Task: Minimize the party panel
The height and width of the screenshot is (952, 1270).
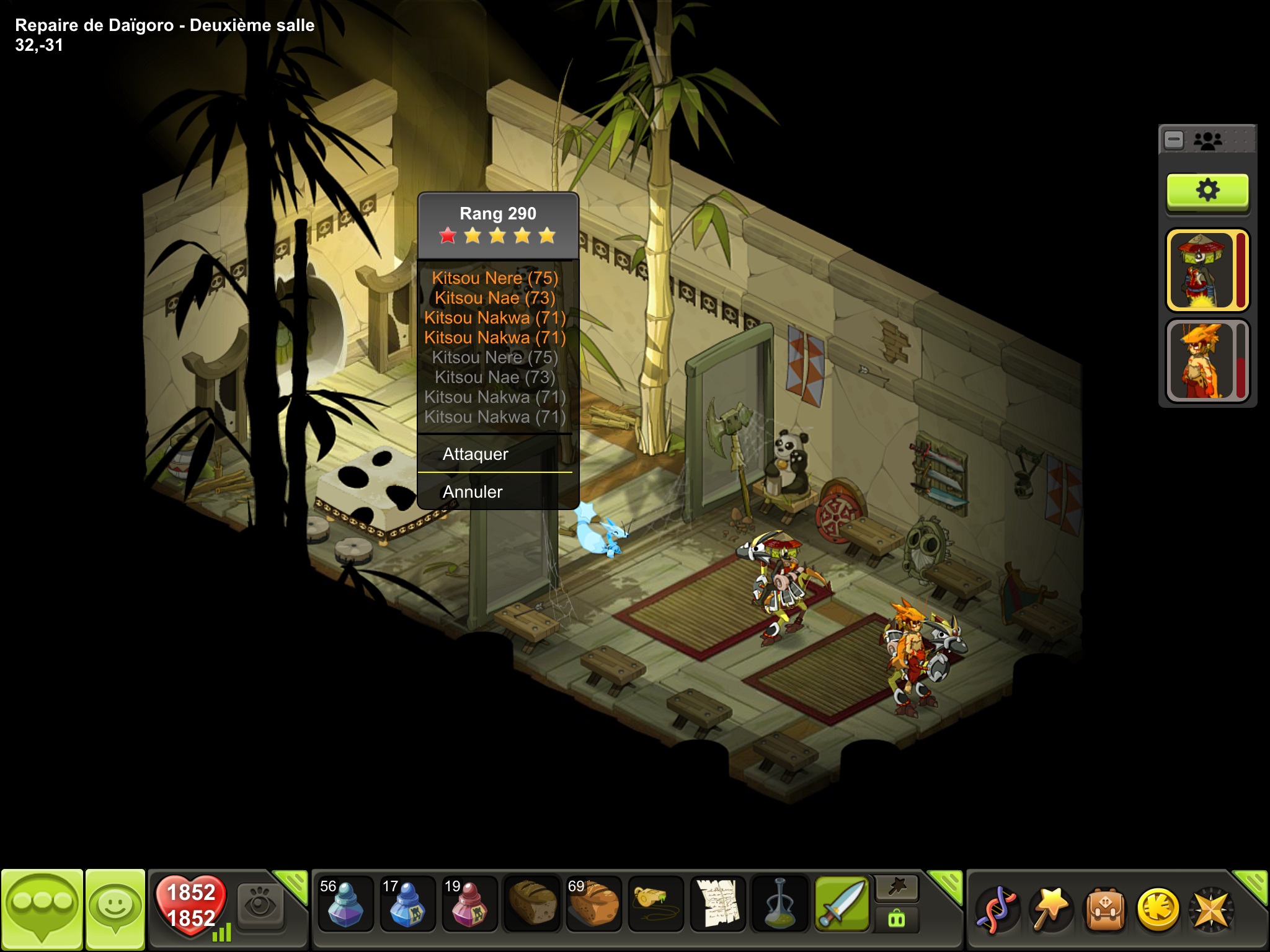Action: coord(1174,140)
